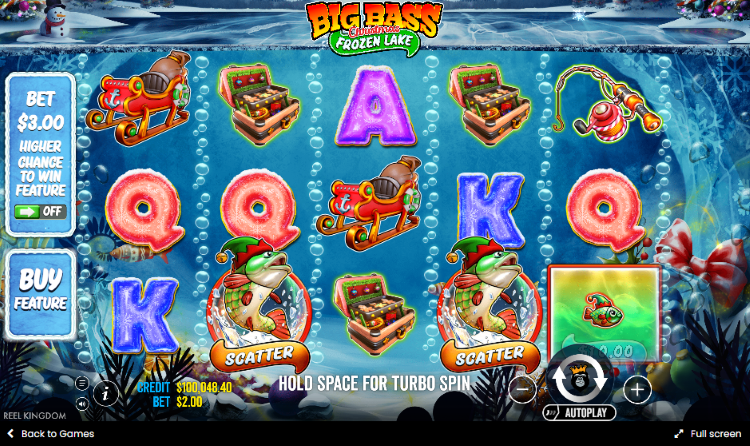Open the game info paytable button

[106, 393]
